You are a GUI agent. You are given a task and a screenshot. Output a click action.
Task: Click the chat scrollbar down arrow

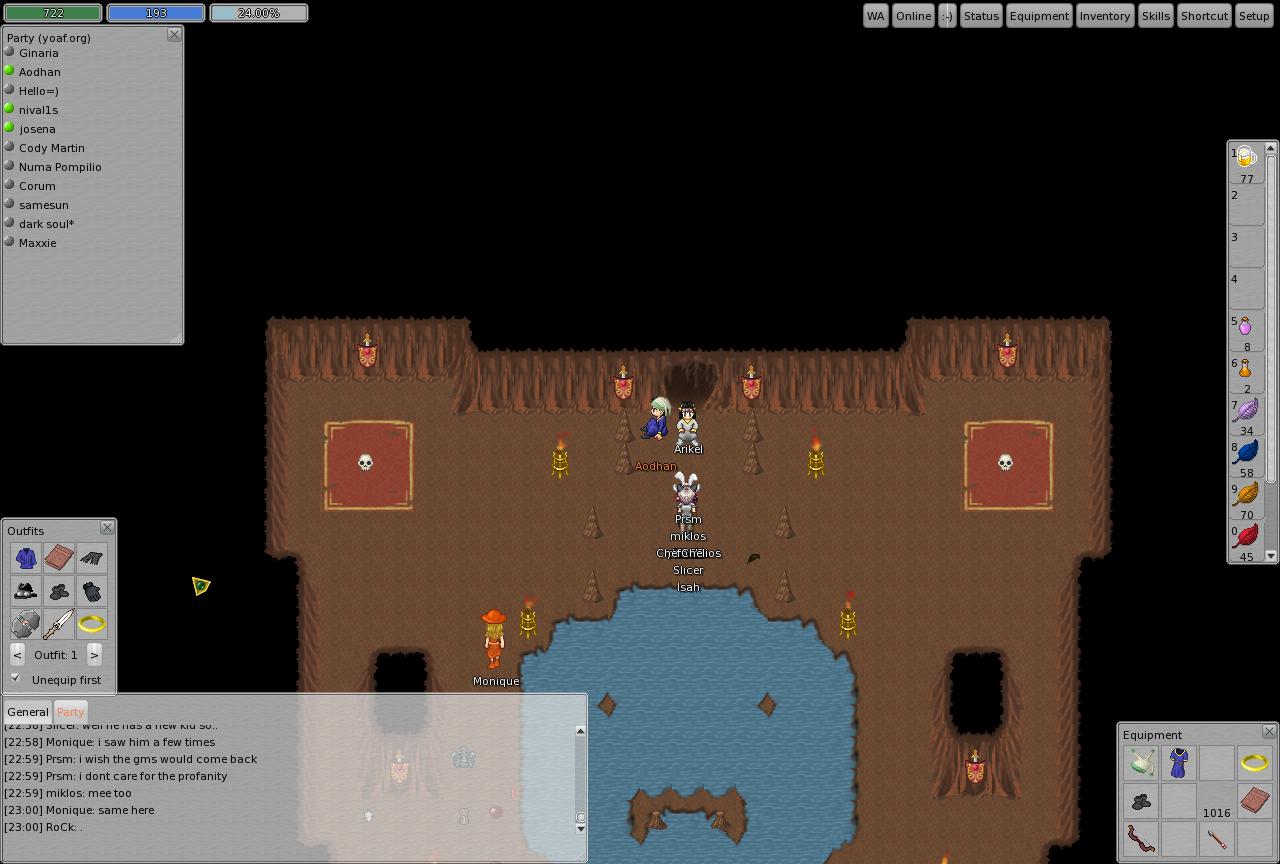click(580, 829)
